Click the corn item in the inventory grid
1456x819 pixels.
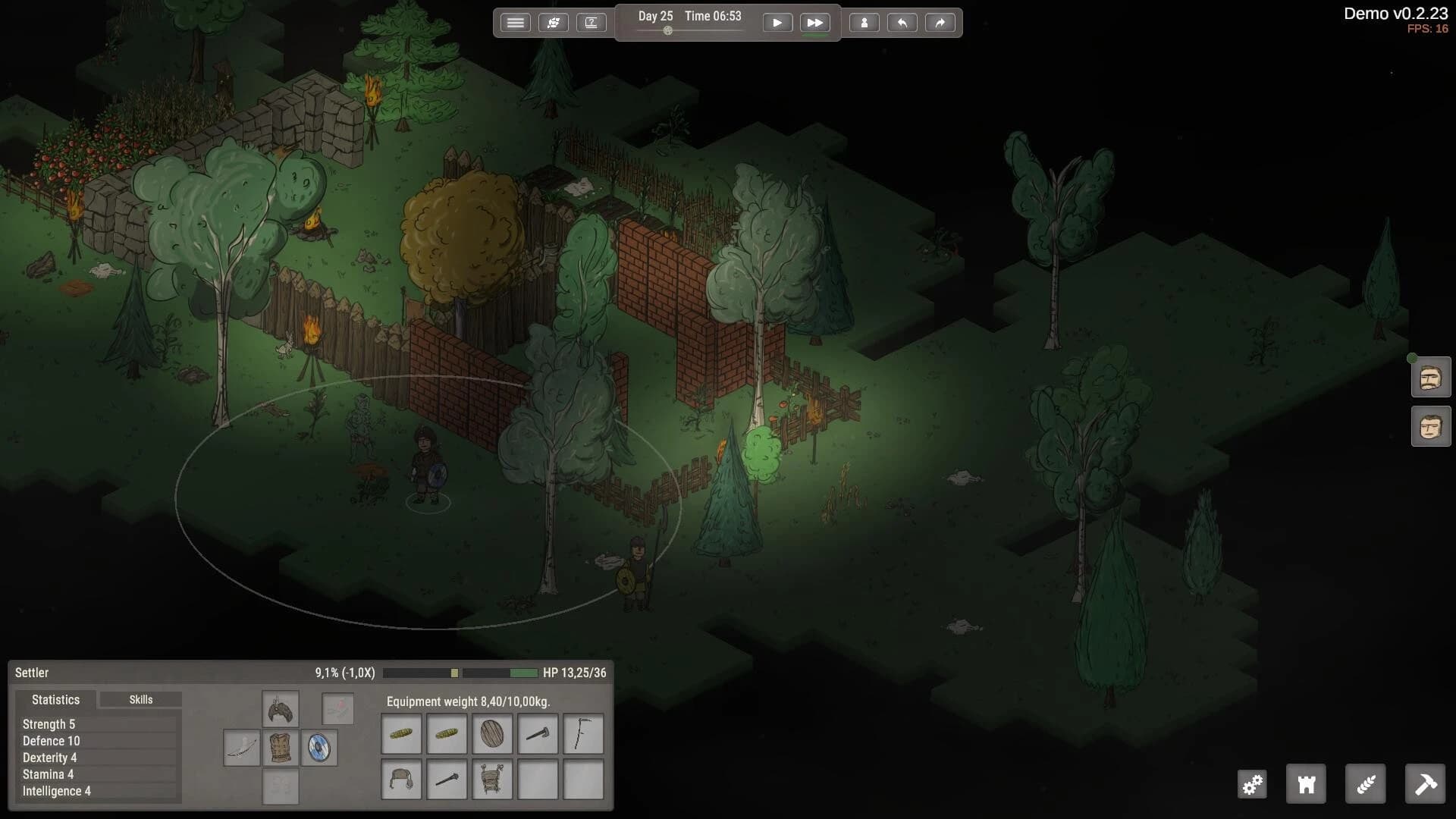coord(401,733)
